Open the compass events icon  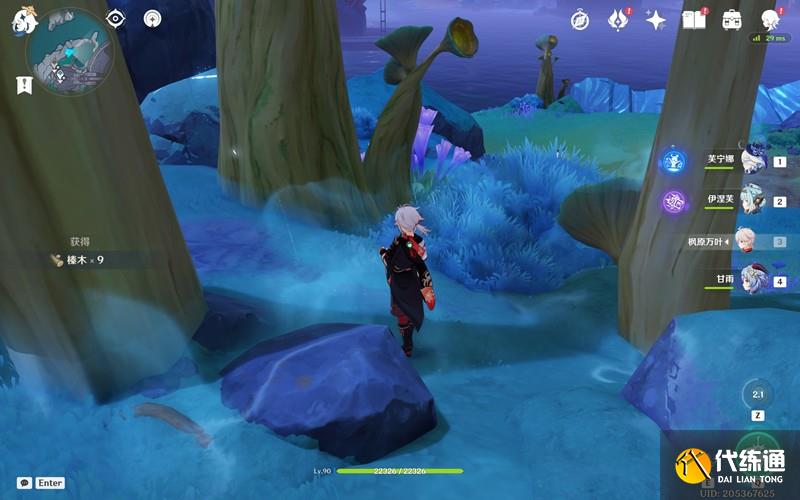tap(580, 19)
